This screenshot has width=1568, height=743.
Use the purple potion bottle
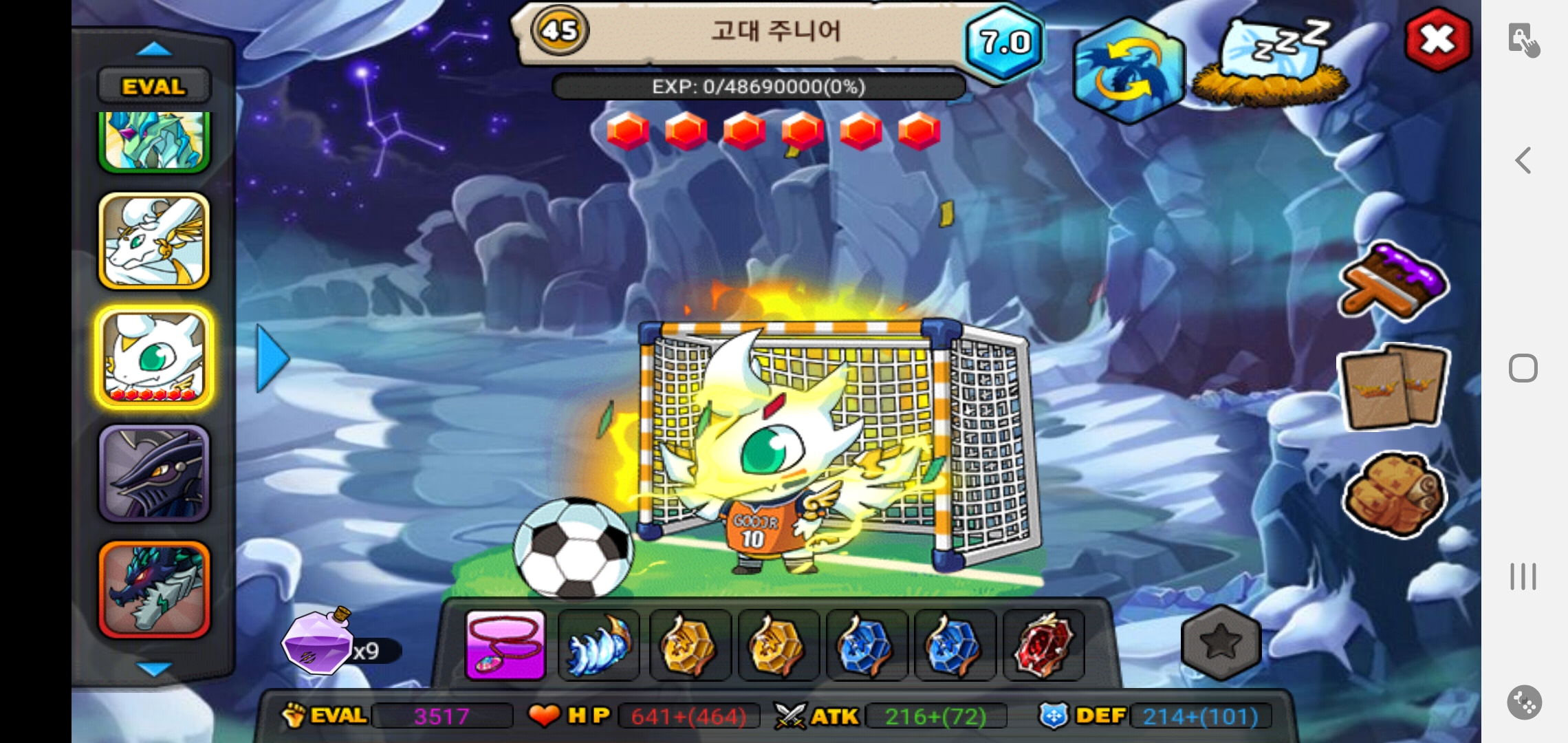[x=318, y=643]
